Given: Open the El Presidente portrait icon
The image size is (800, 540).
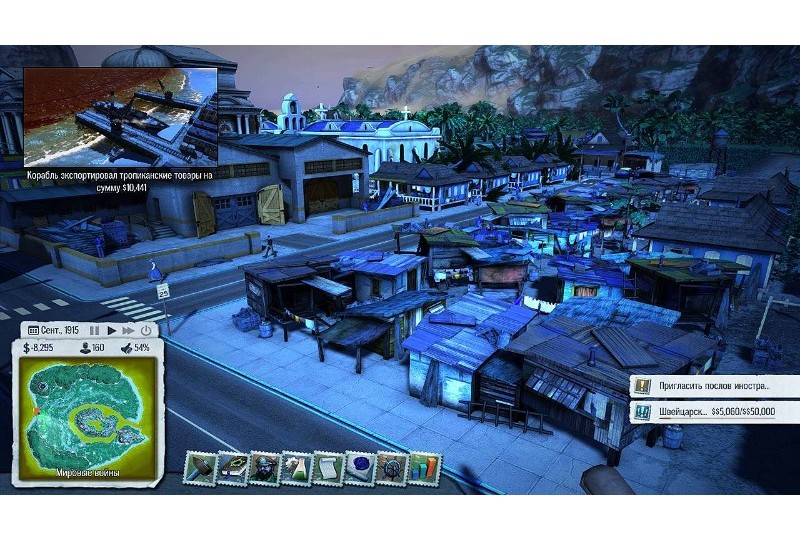Looking at the screenshot, I should (x=264, y=467).
